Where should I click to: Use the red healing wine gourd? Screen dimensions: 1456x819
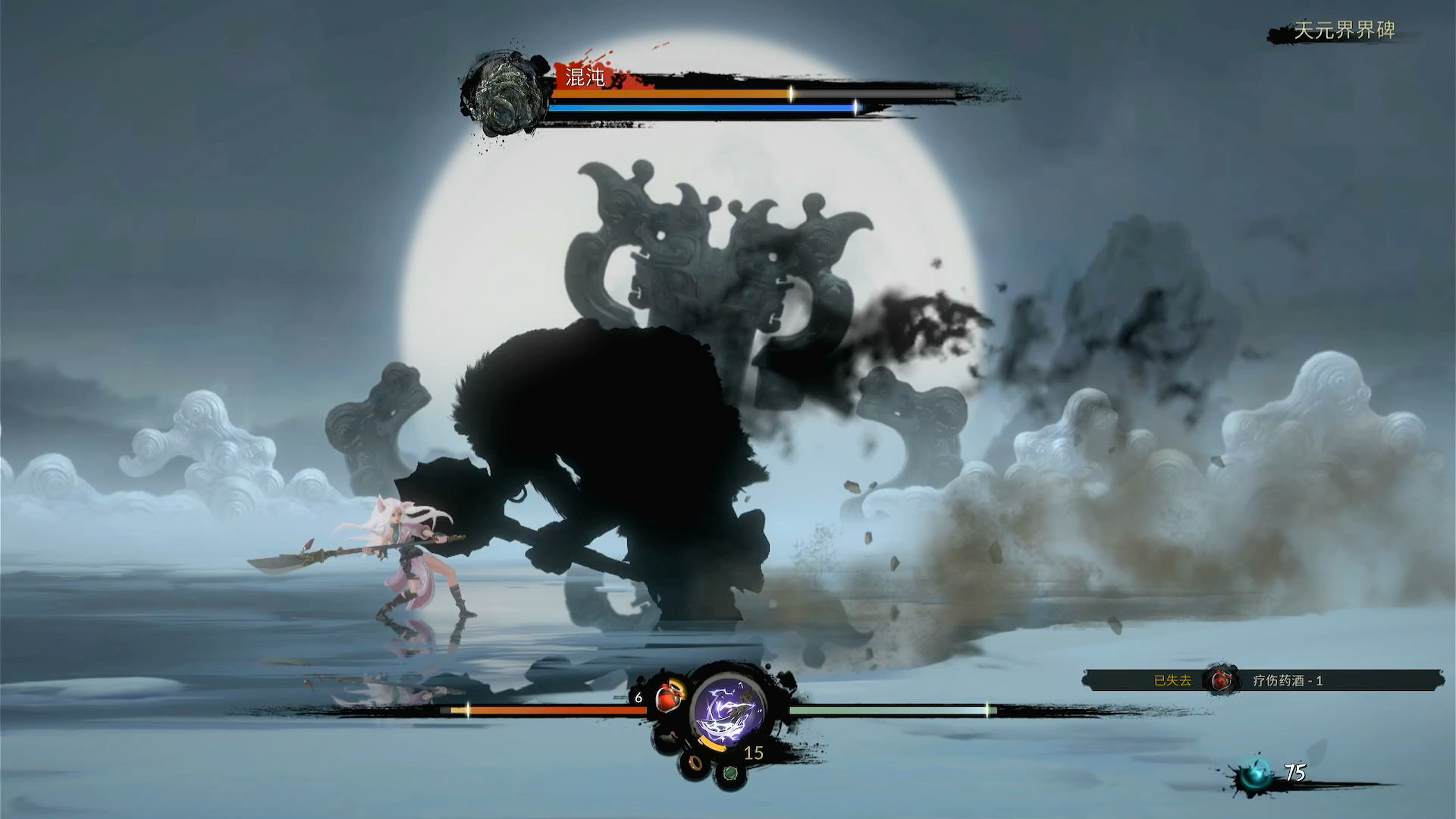667,697
